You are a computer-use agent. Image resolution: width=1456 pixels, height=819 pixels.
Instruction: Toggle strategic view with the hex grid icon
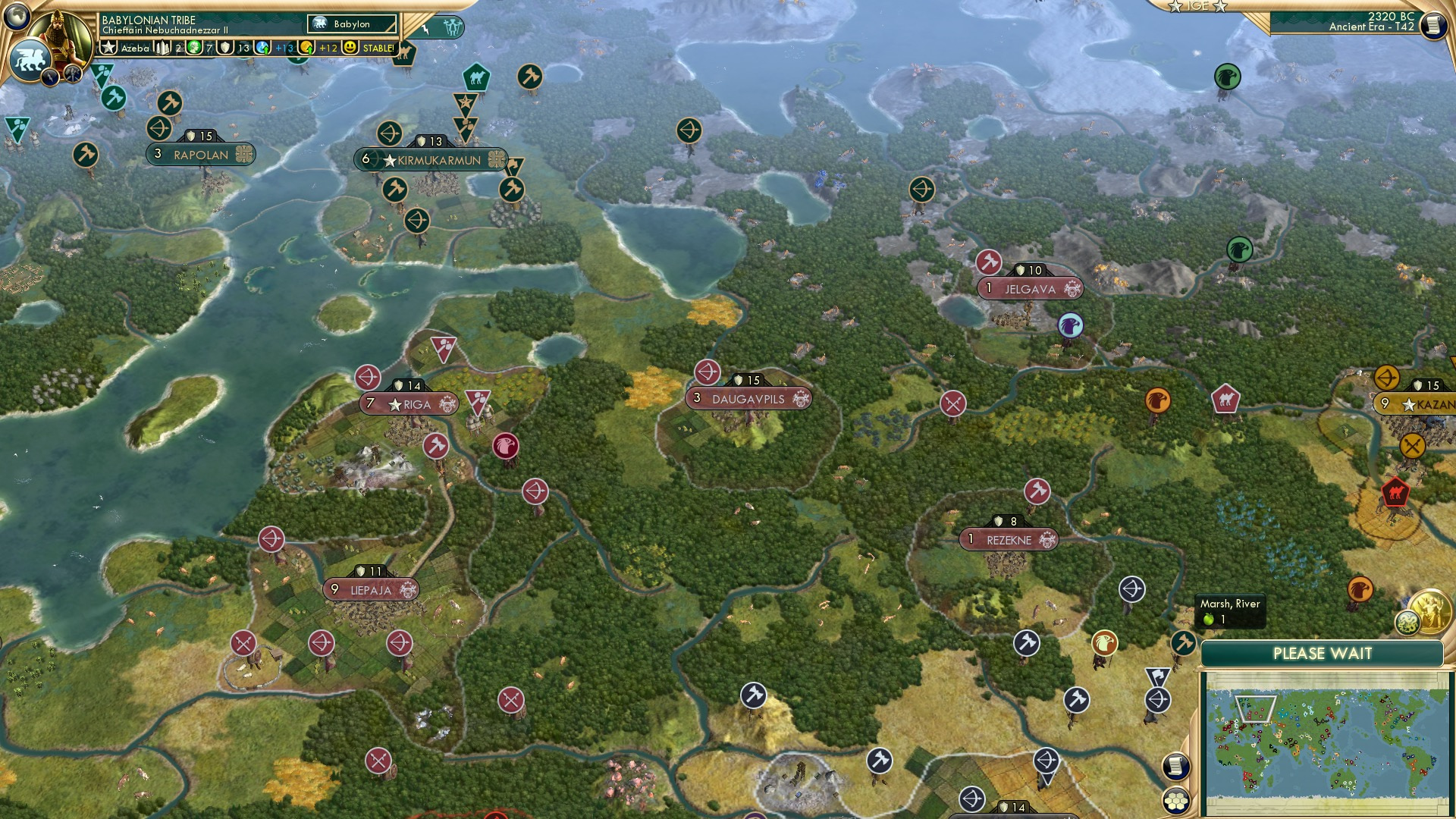tap(1176, 802)
